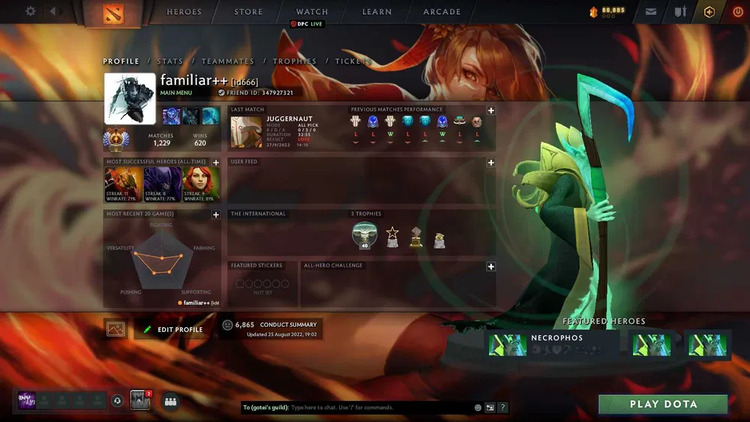Open the Arcade section
The image size is (750, 422).
(x=442, y=12)
